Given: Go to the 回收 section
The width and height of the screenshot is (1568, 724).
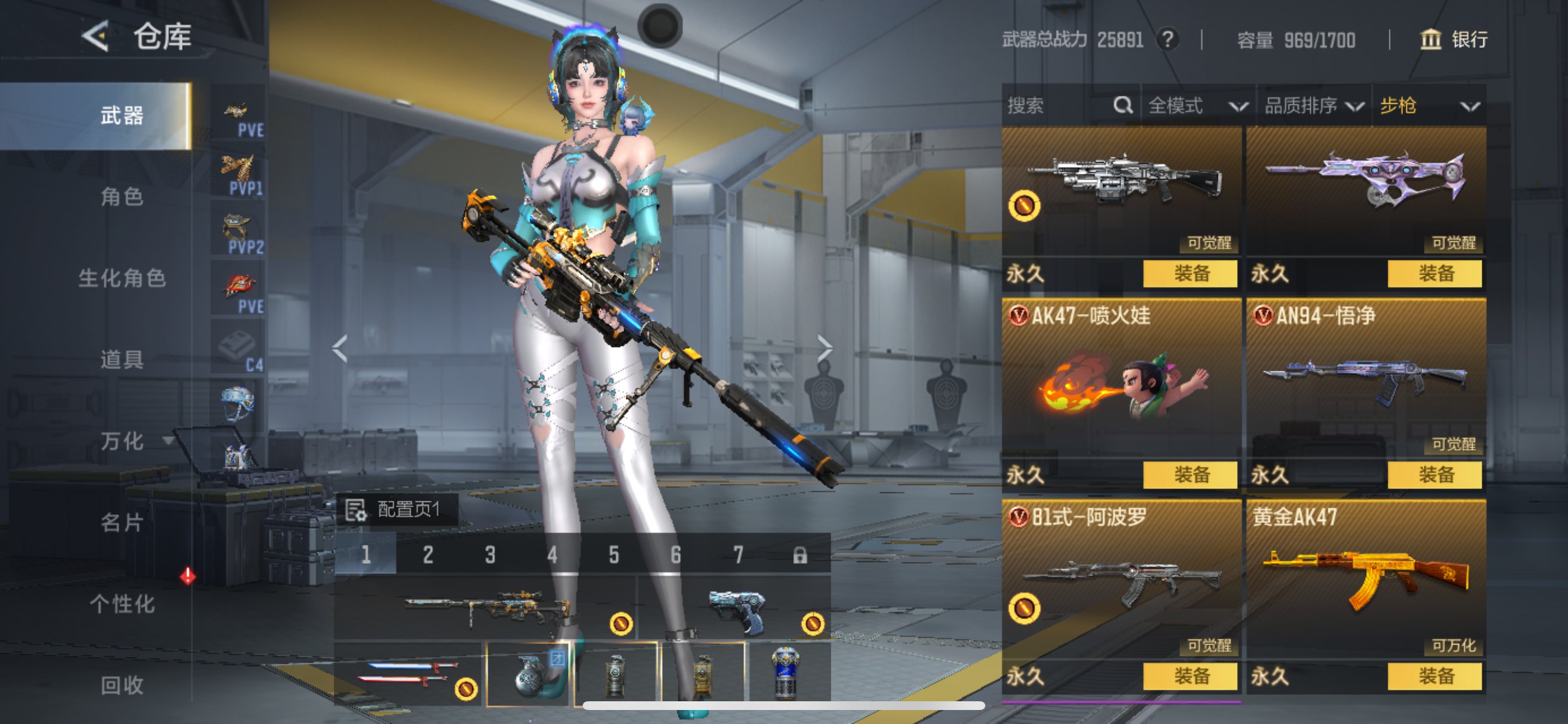Looking at the screenshot, I should (x=122, y=685).
